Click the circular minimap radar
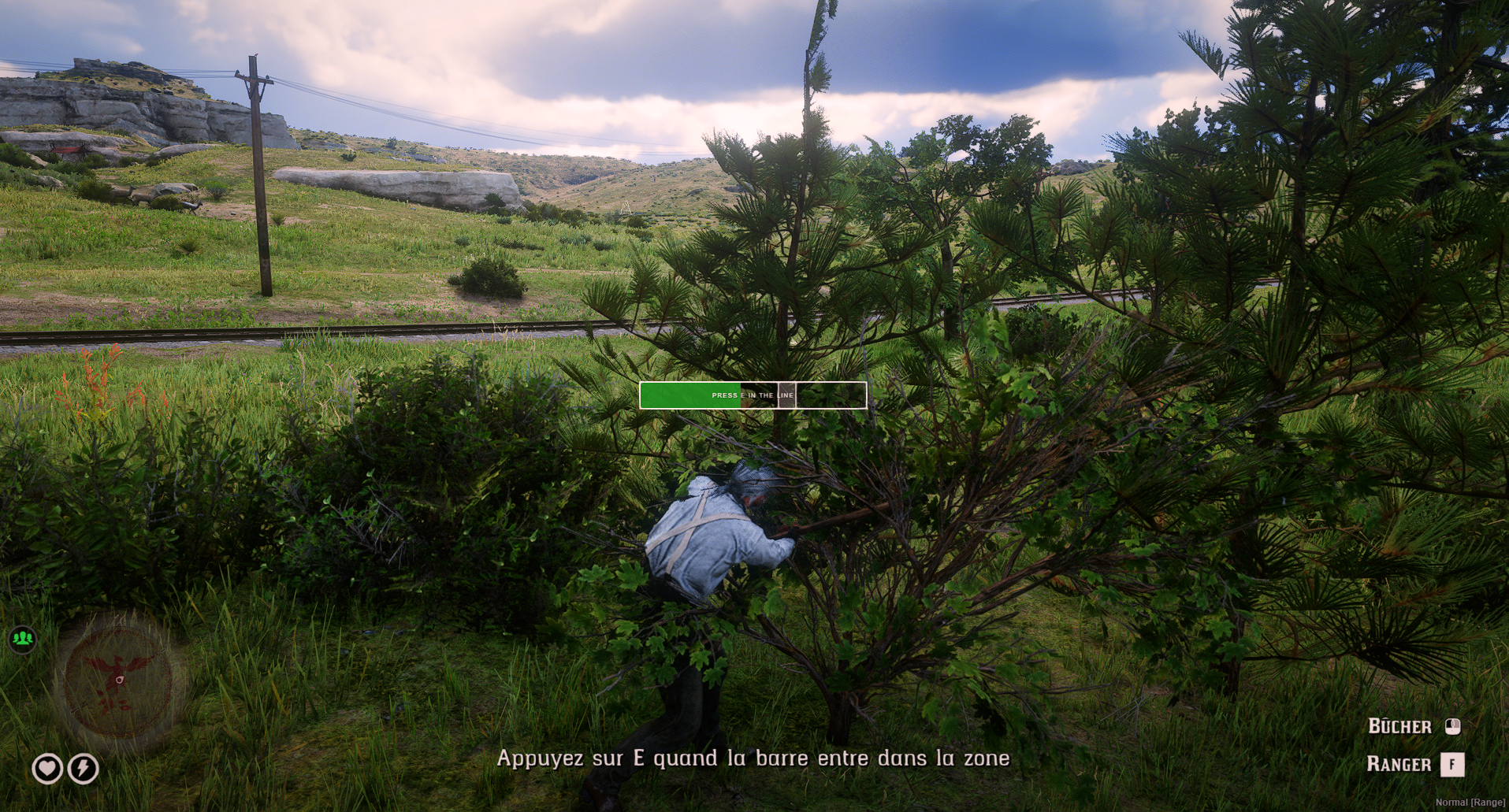 118,680
